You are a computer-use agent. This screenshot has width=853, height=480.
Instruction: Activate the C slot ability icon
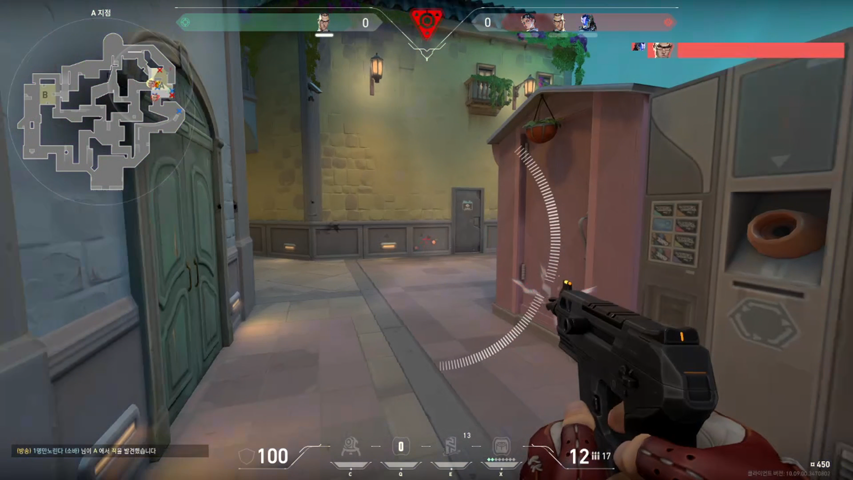[350, 446]
